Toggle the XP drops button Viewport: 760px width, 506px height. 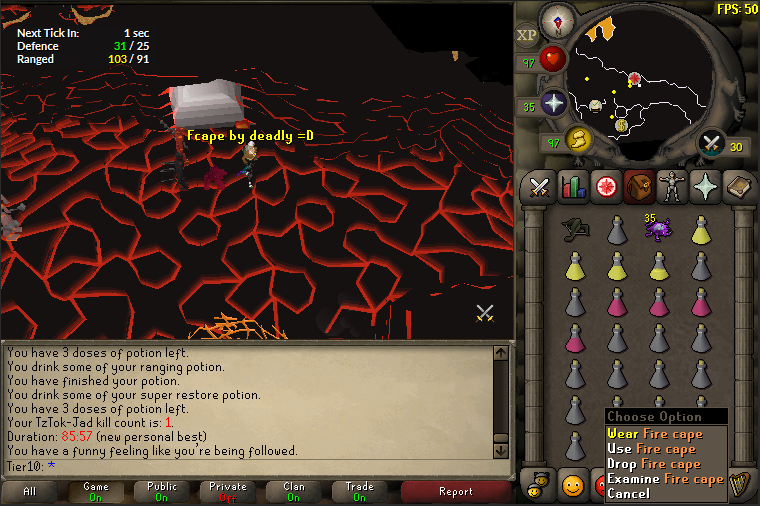click(527, 35)
